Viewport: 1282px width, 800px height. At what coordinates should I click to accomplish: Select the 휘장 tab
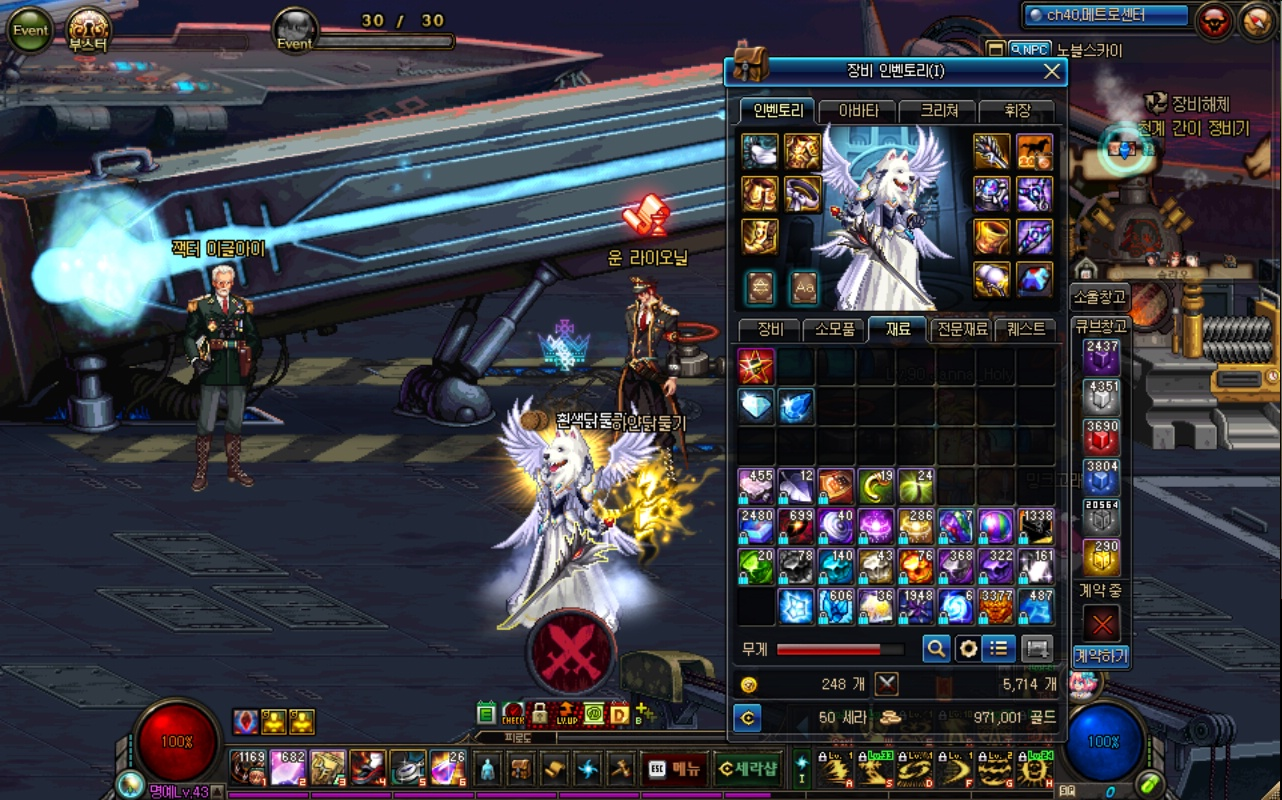[1016, 110]
